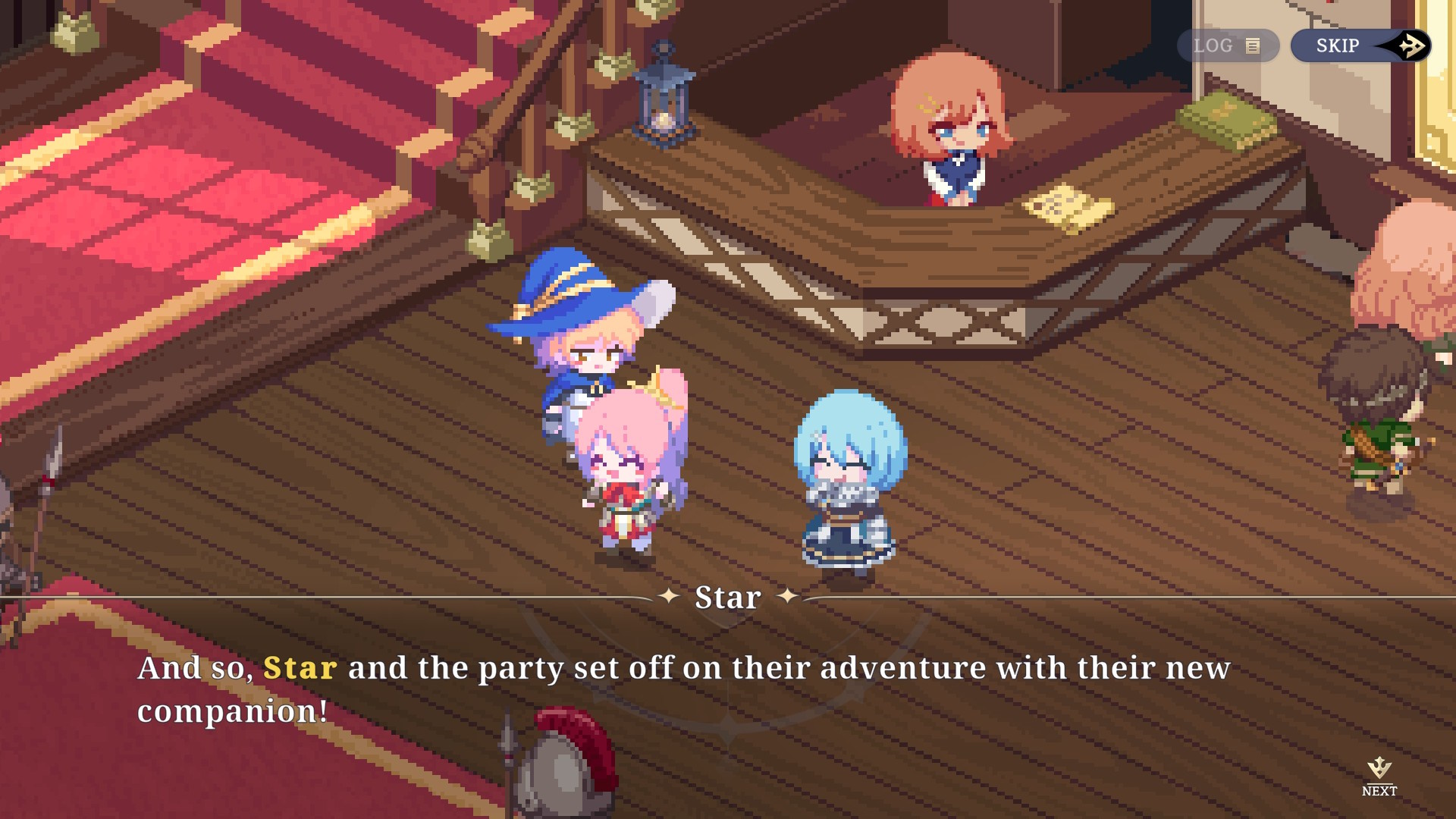The width and height of the screenshot is (1456, 819).
Task: Advance dialogue with the NEXT arrow
Action: coord(1379,775)
